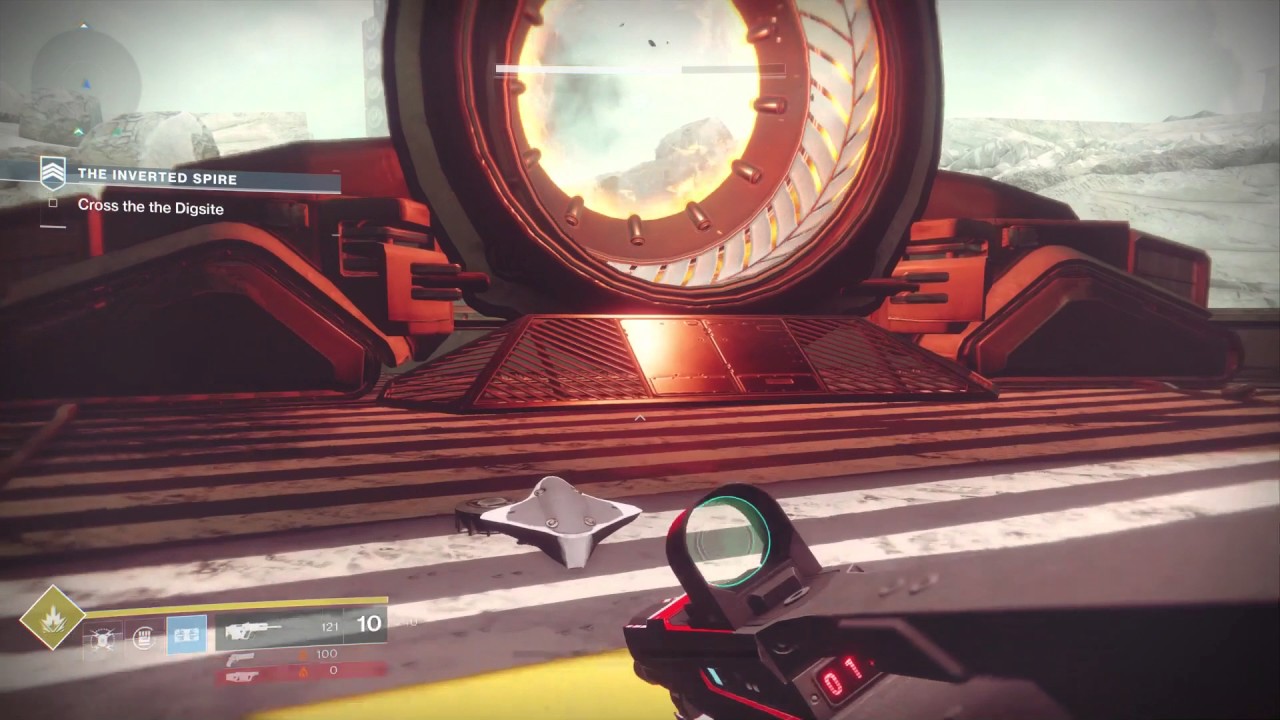Select THE INVERTED SPIRE mission title
Screen dimensions: 1280x720
(x=160, y=178)
